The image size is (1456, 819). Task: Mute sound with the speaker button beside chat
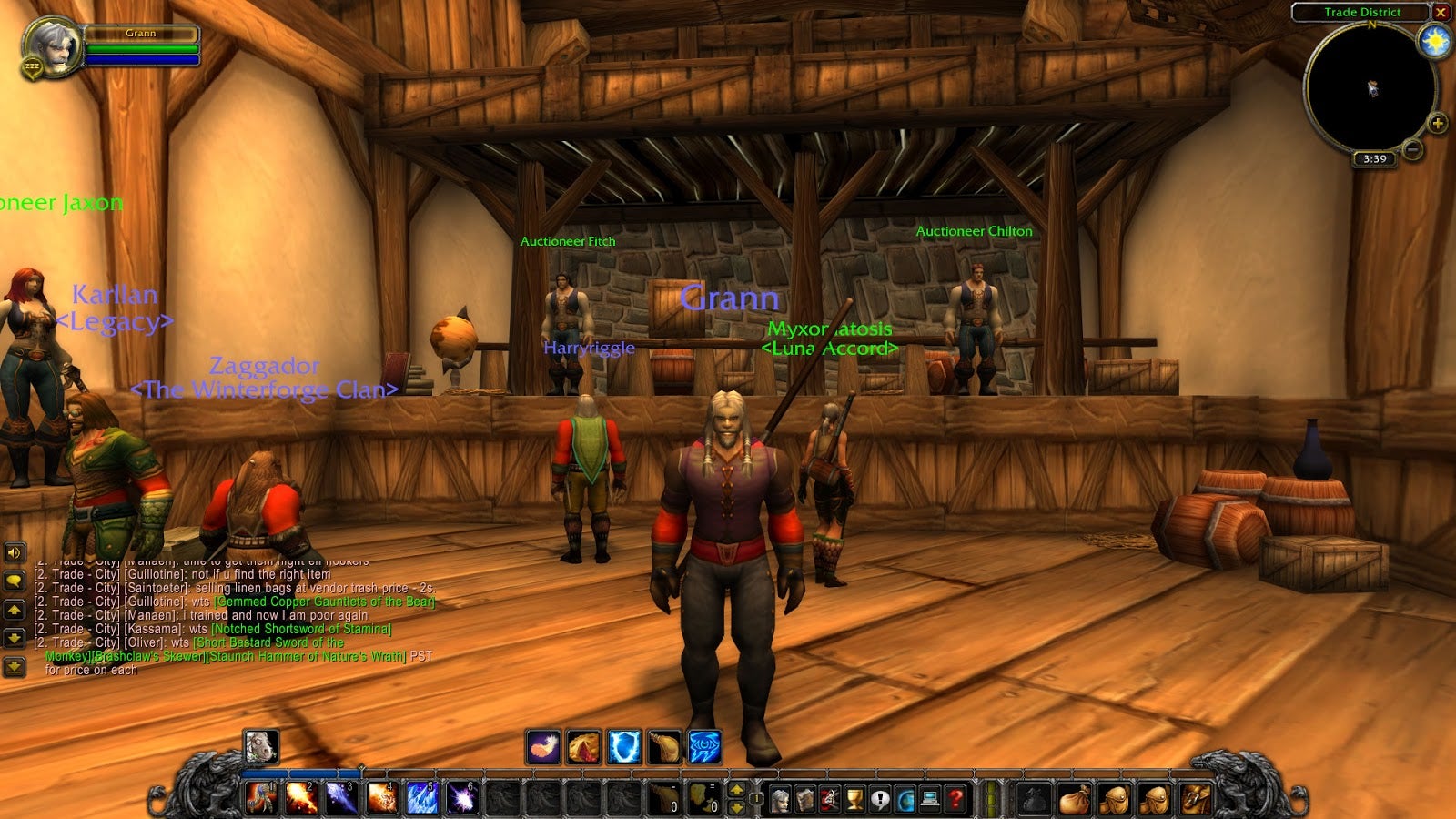pos(14,552)
